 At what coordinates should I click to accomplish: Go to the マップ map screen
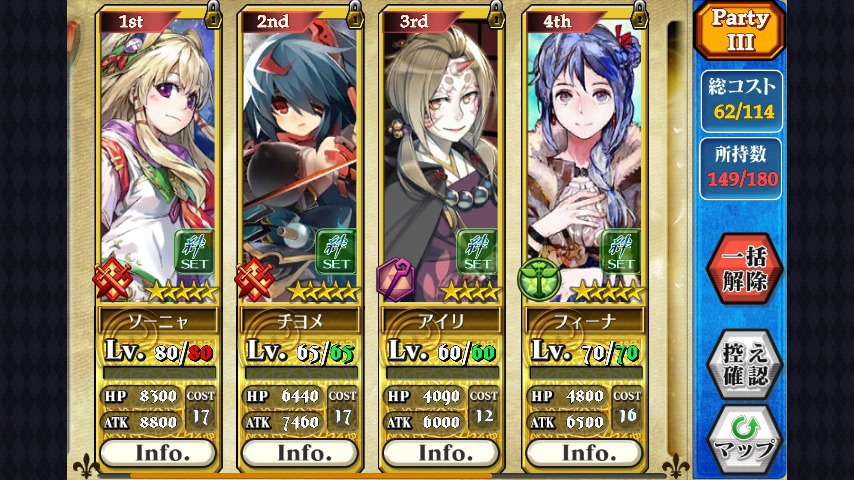(744, 438)
